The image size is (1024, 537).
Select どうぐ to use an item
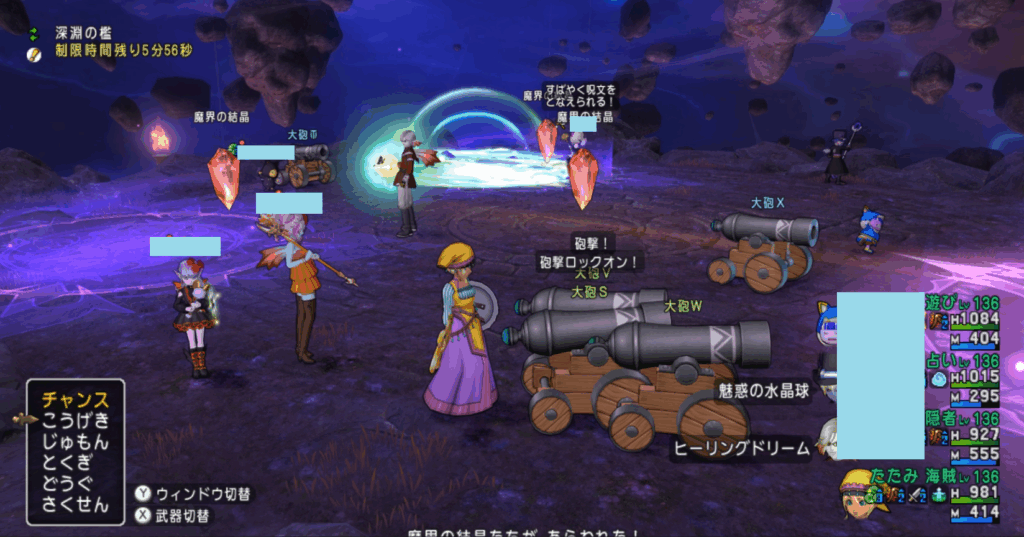click(75, 484)
